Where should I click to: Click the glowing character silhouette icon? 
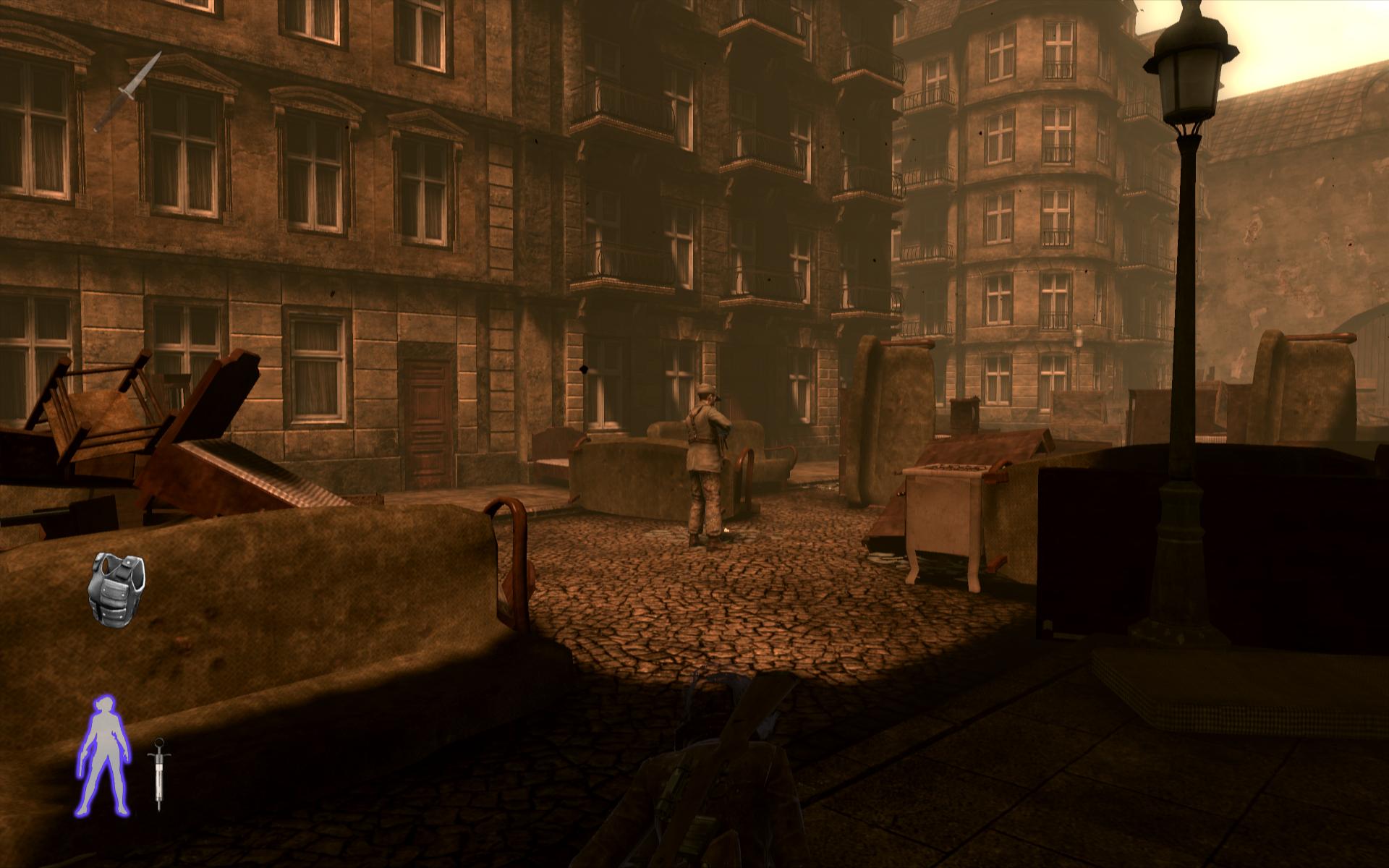pos(106,753)
